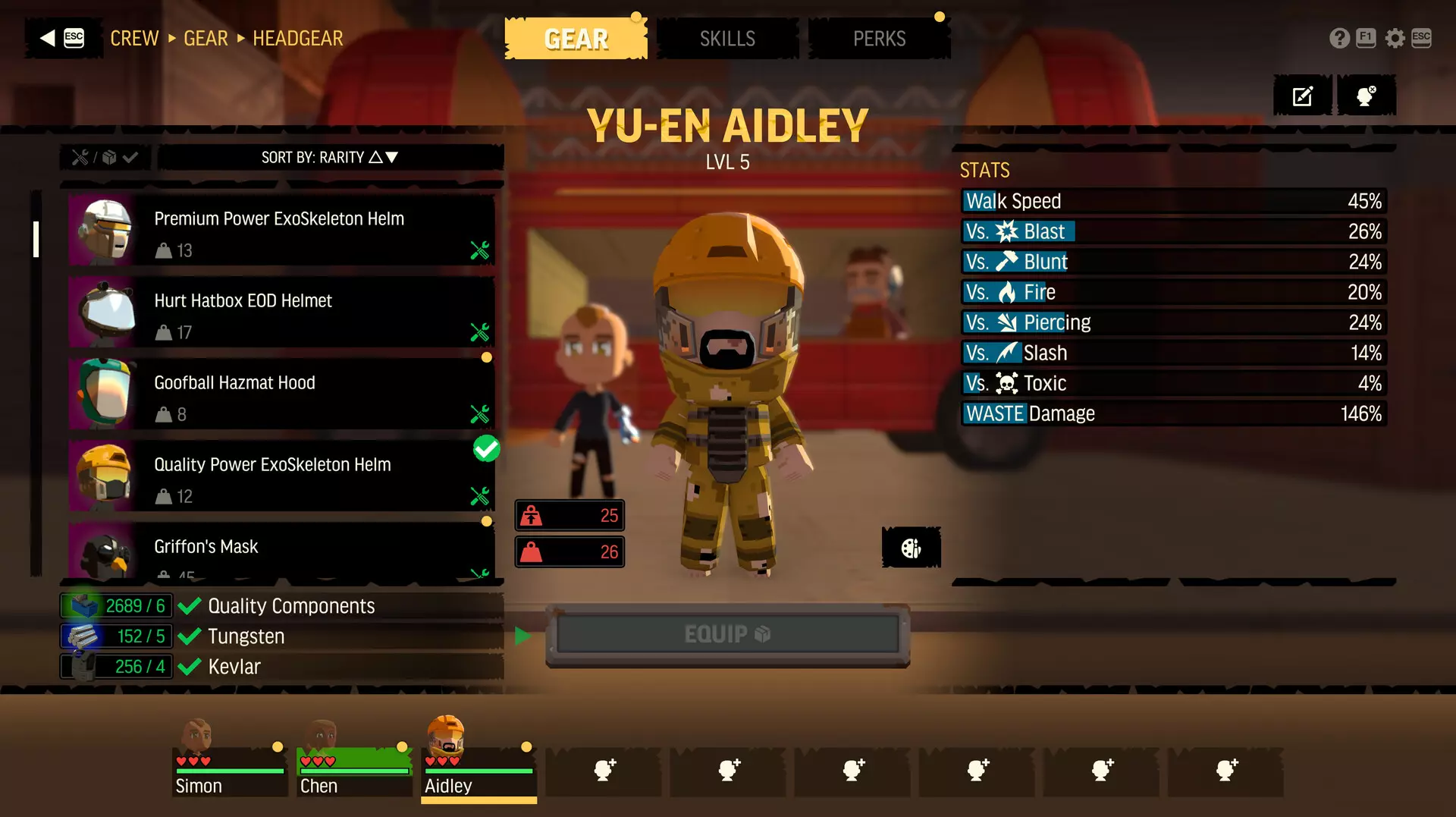Open the PERKS tab
Image resolution: width=1456 pixels, height=817 pixels.
point(879,38)
